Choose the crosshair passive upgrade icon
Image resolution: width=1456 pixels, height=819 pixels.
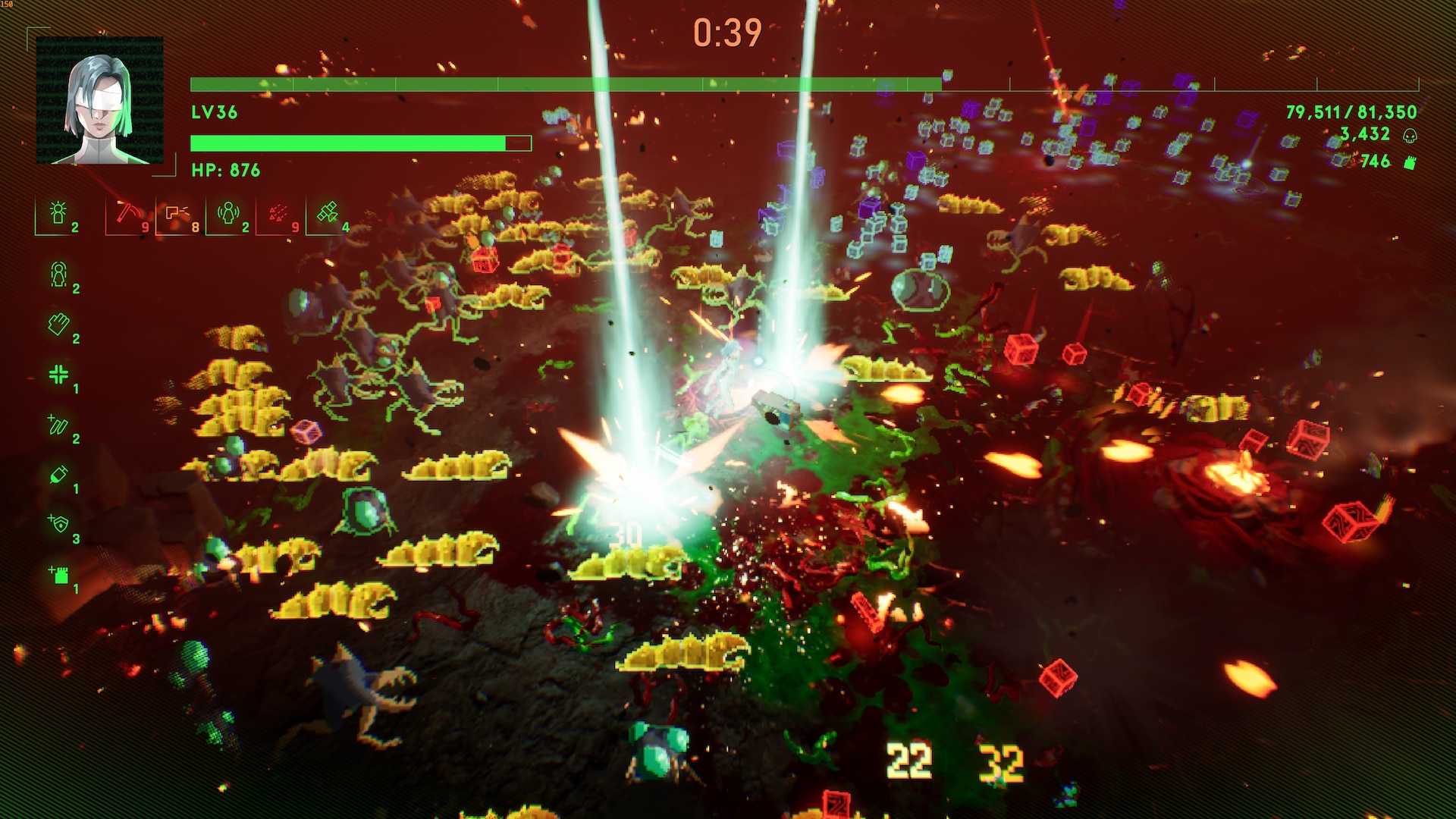tap(58, 375)
